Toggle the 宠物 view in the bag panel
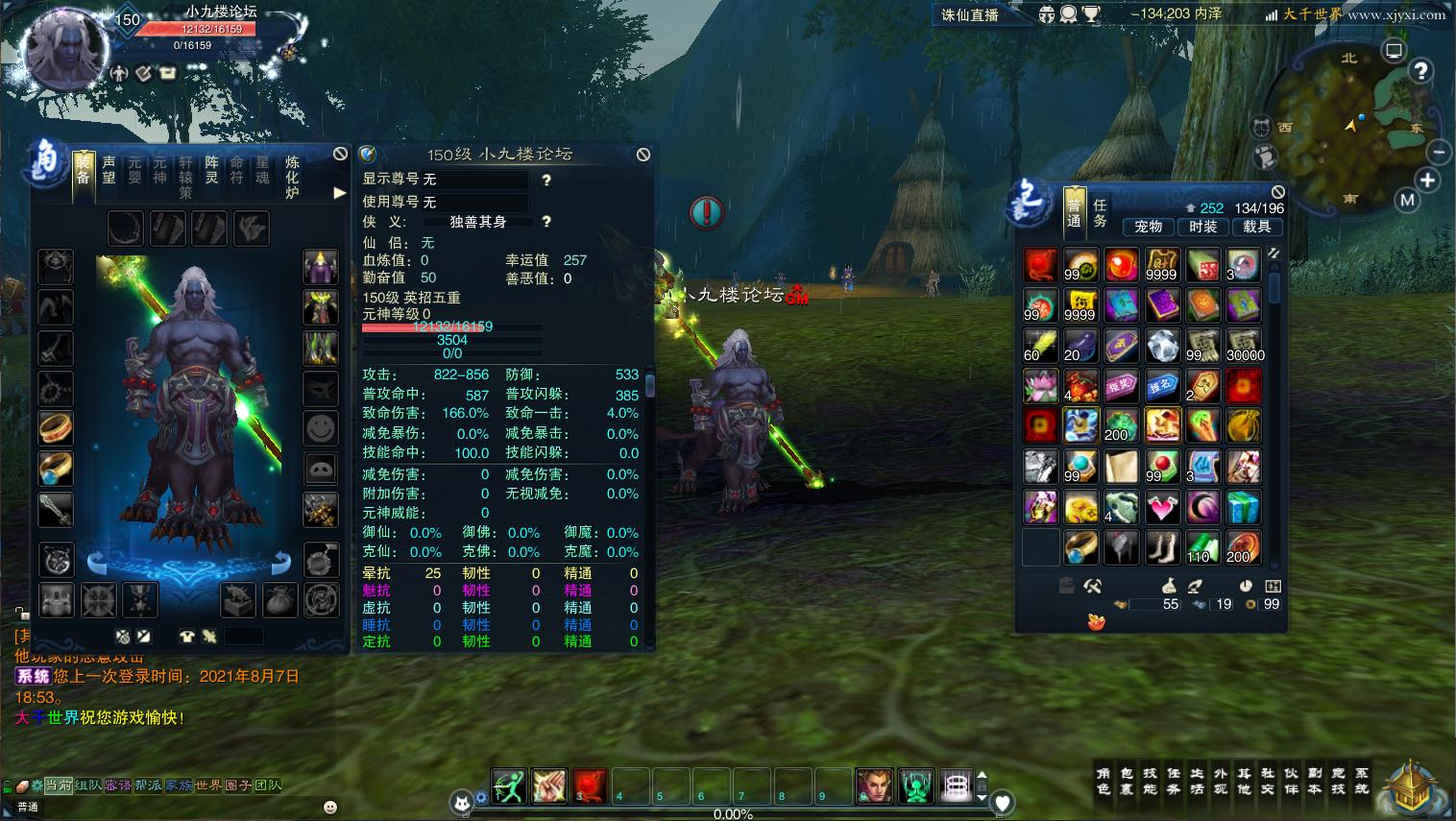 [x=1149, y=228]
